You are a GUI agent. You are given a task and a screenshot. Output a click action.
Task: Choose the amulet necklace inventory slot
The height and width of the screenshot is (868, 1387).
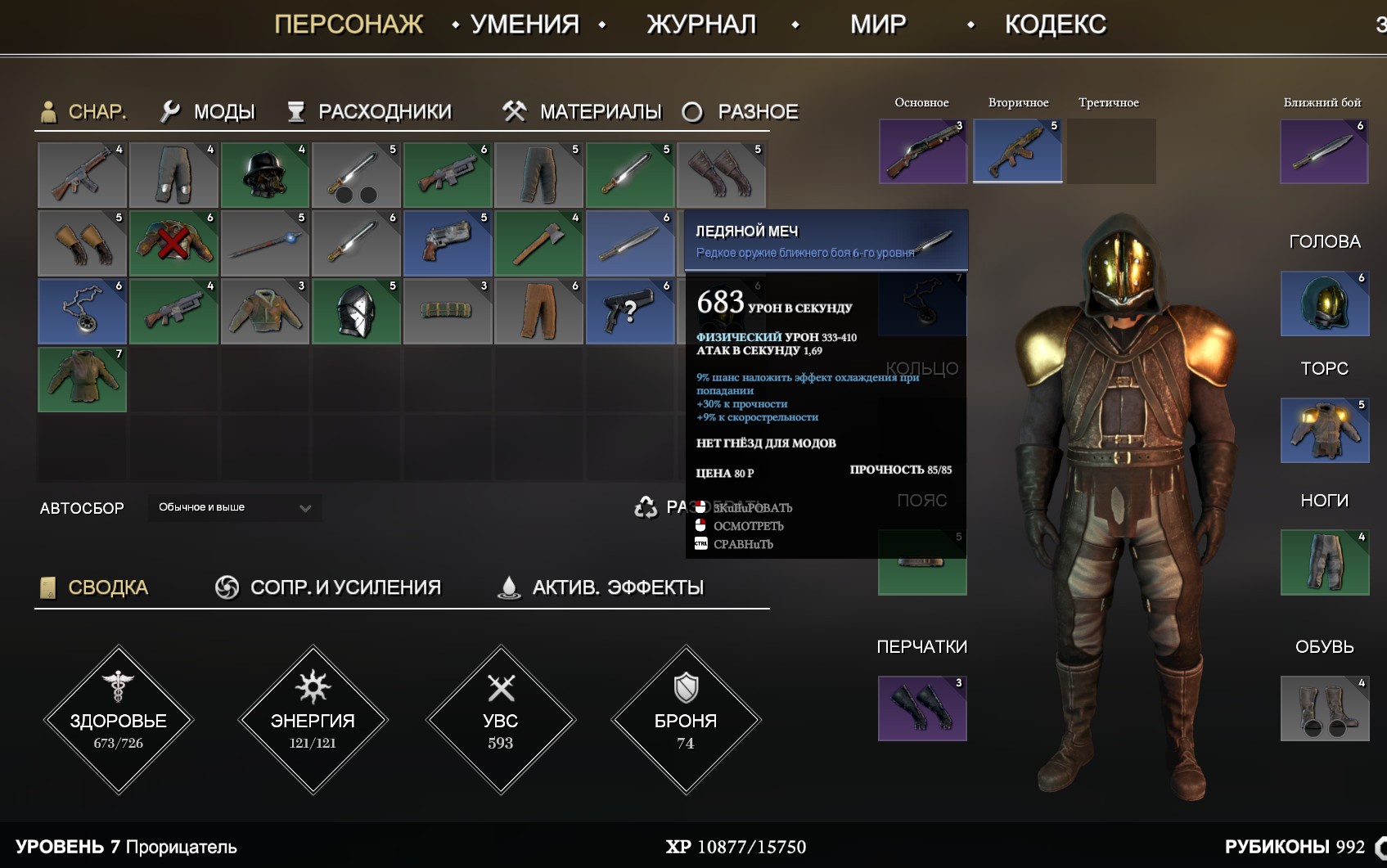pos(82,311)
